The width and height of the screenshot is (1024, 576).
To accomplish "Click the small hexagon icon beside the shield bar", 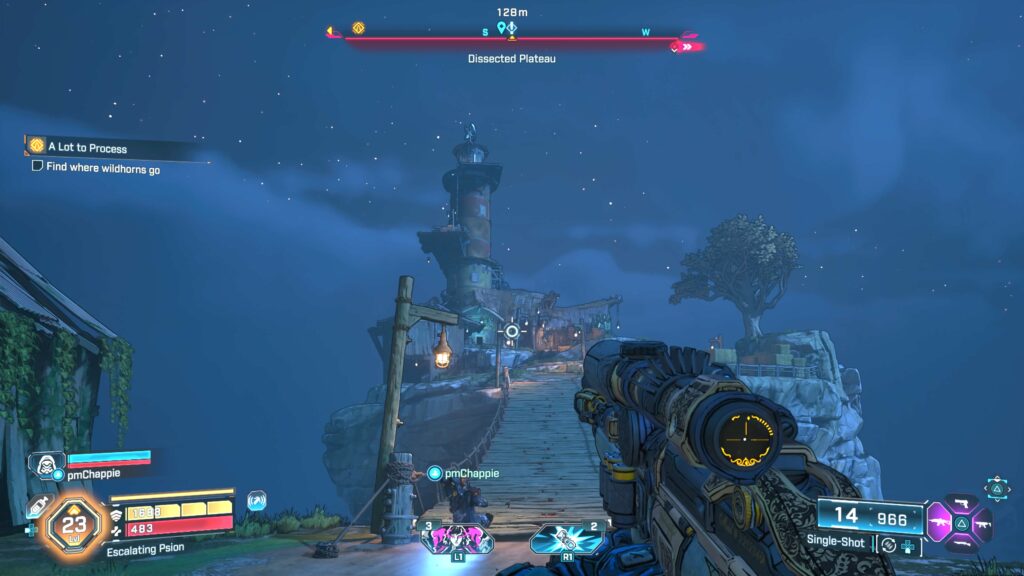I will coord(257,501).
